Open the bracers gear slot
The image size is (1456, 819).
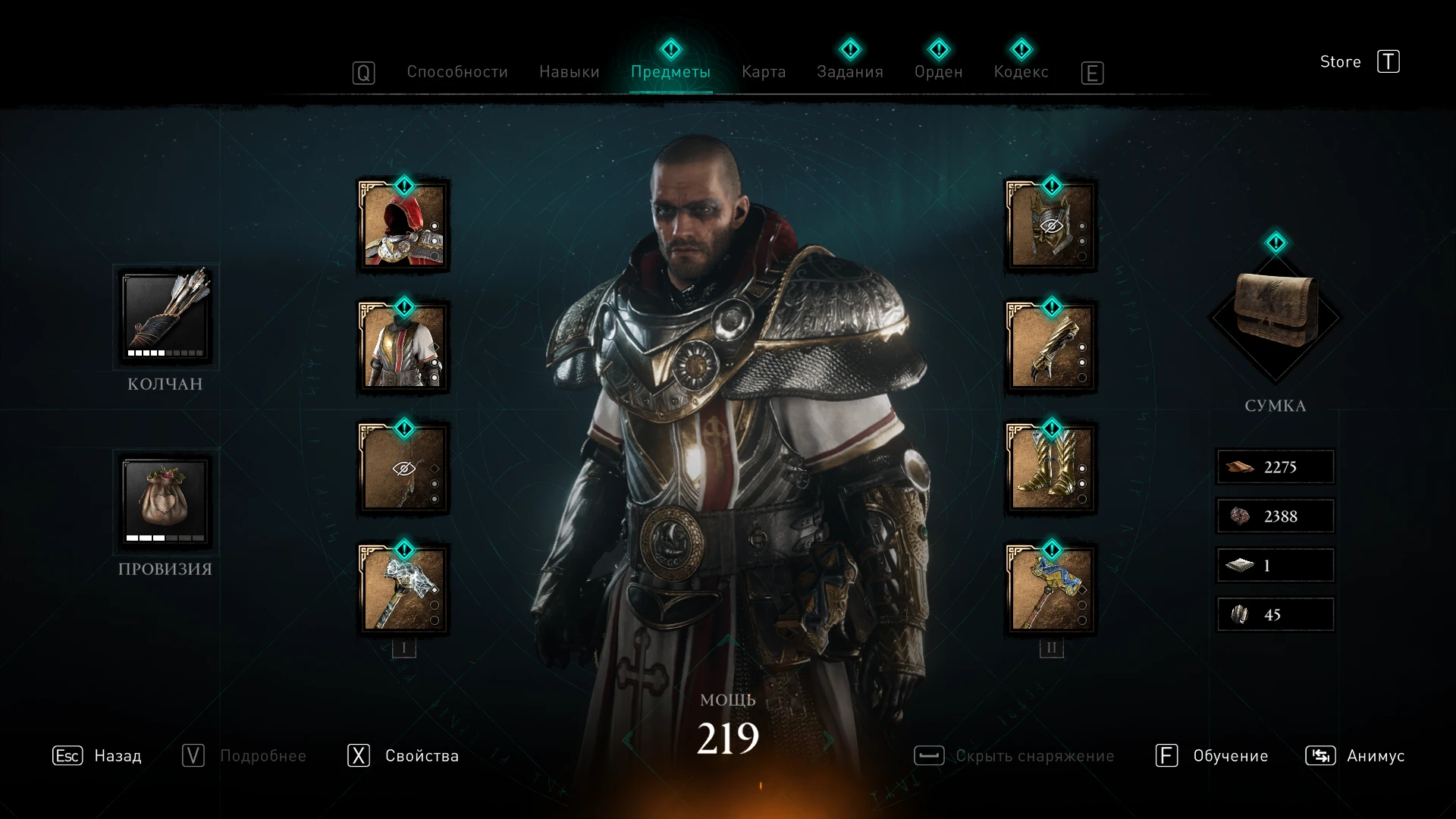point(1050,347)
